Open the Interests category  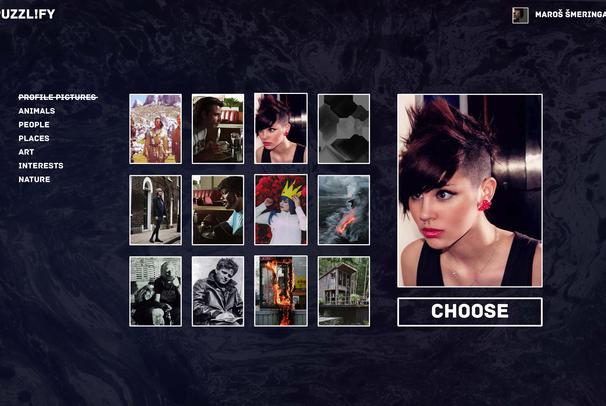[41, 166]
